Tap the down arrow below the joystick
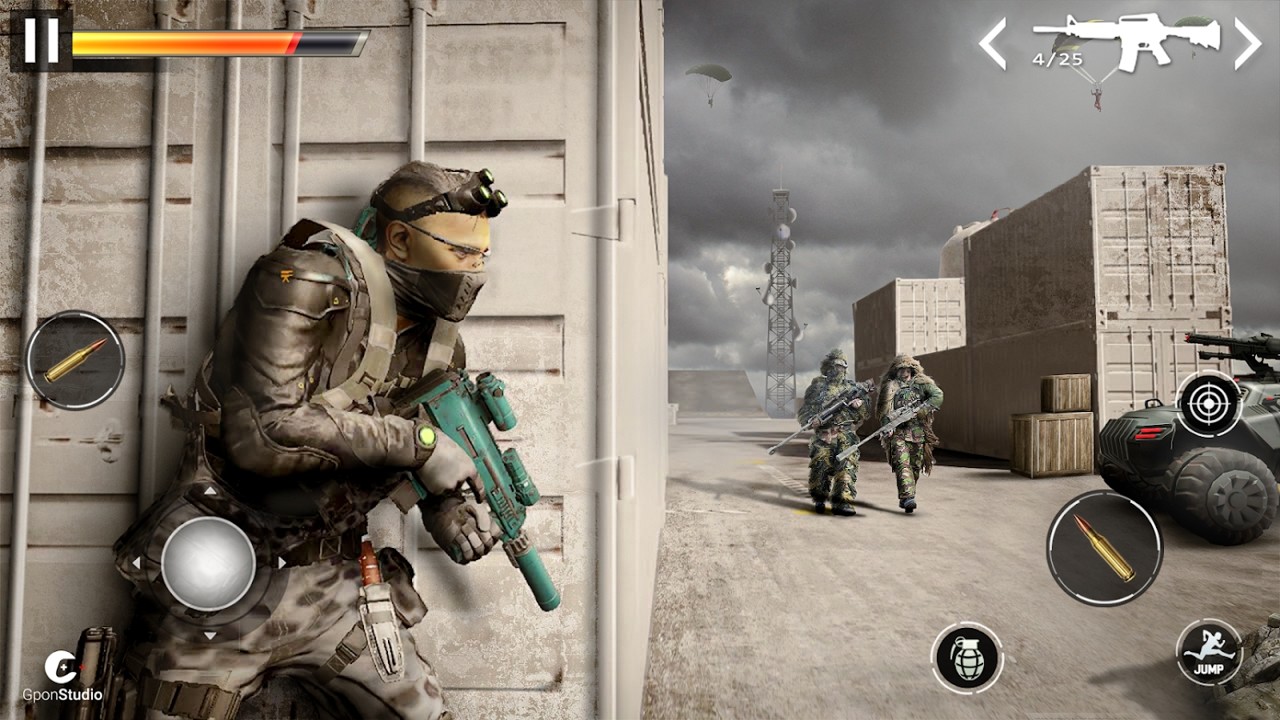This screenshot has height=720, width=1280. 211,636
